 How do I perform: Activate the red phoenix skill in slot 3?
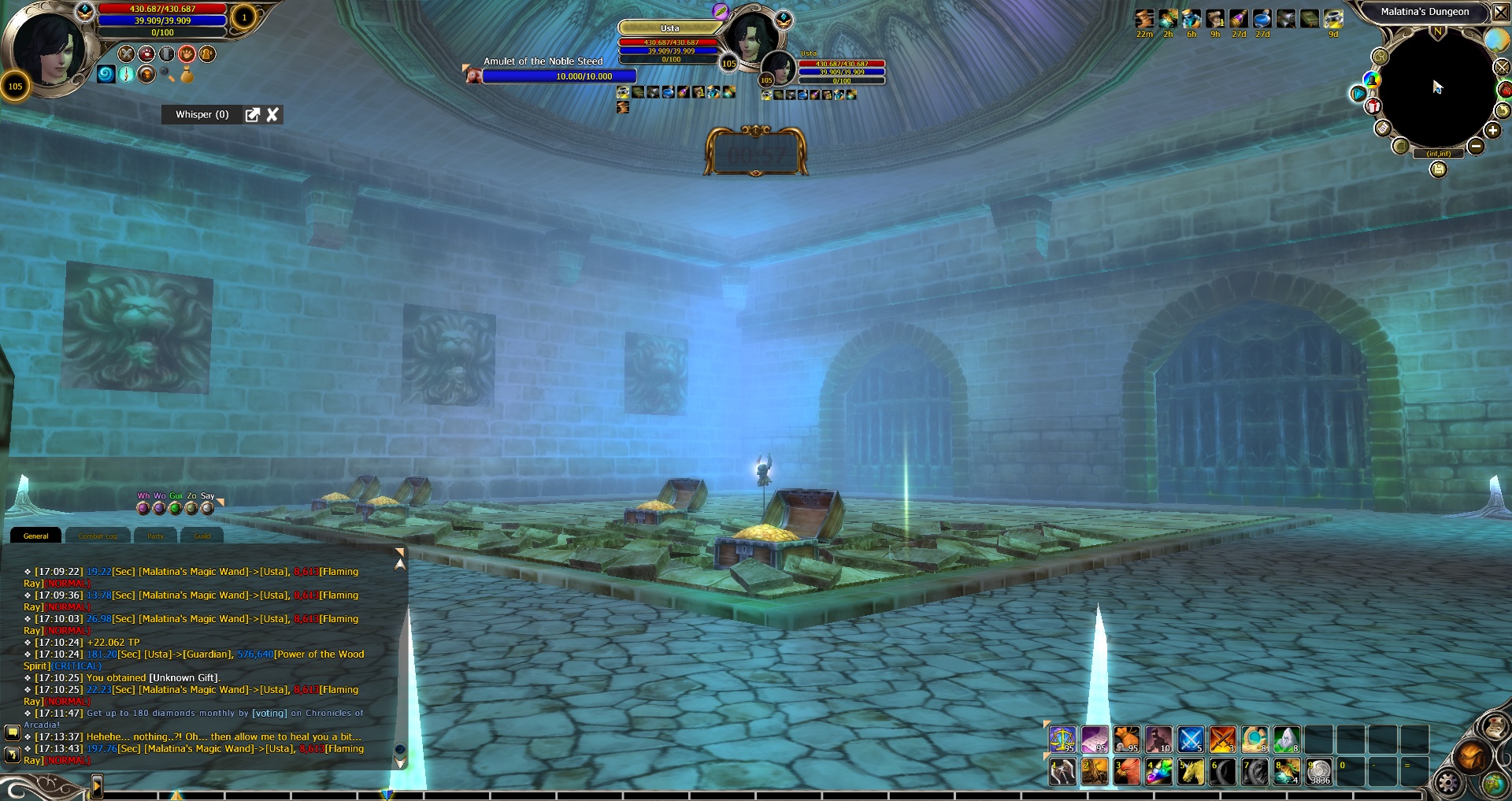point(1126,772)
